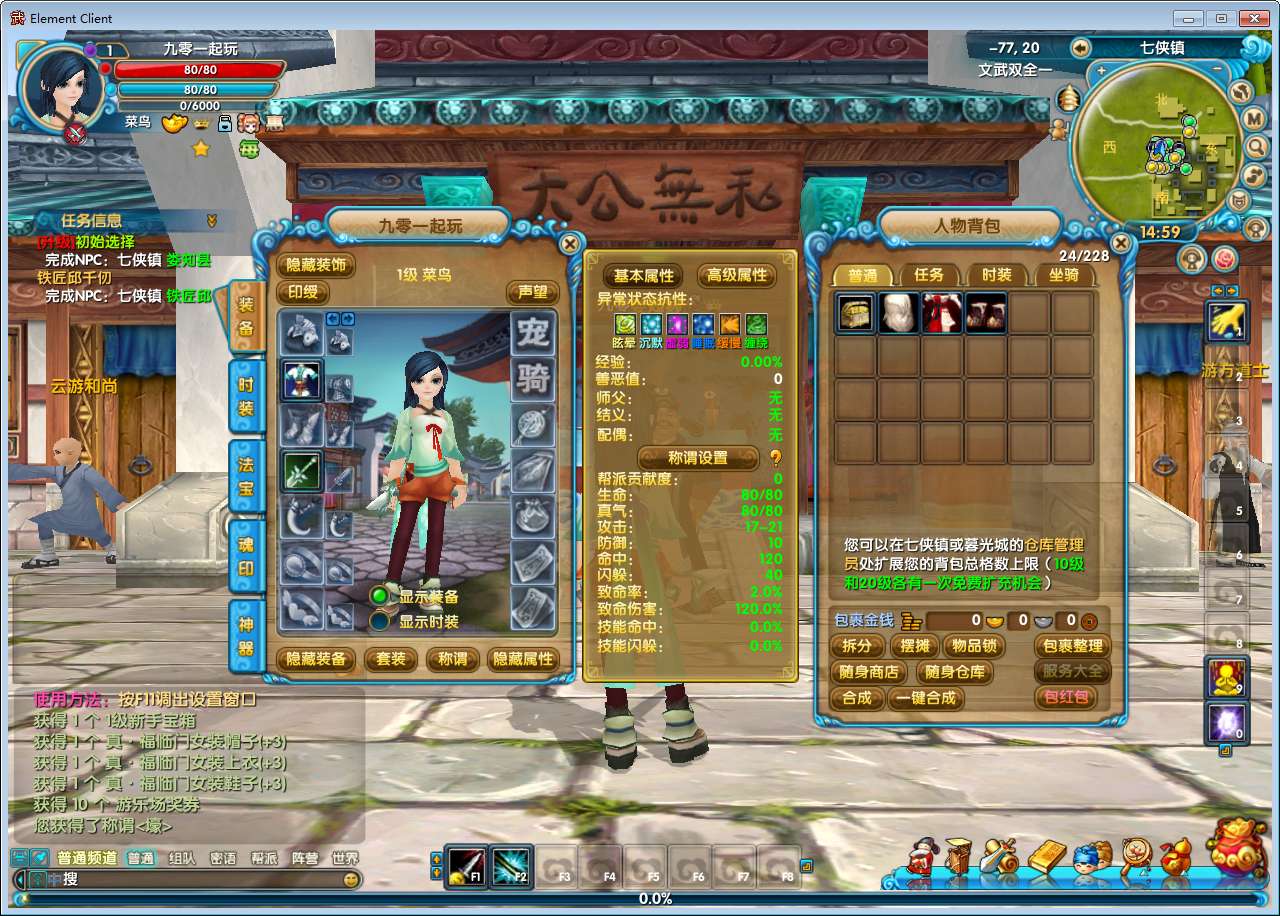The width and height of the screenshot is (1280, 916).
Task: Click the 眩晕 resistance icon in attributes panel
Action: tap(625, 322)
